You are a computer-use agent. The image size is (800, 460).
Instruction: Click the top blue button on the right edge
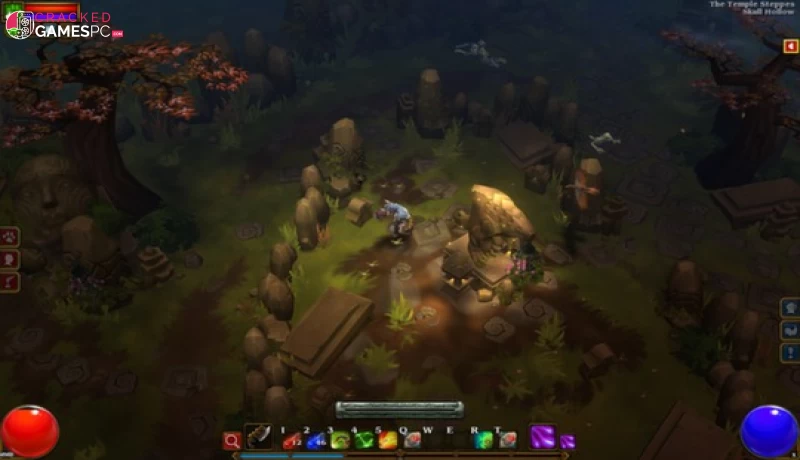[790, 307]
